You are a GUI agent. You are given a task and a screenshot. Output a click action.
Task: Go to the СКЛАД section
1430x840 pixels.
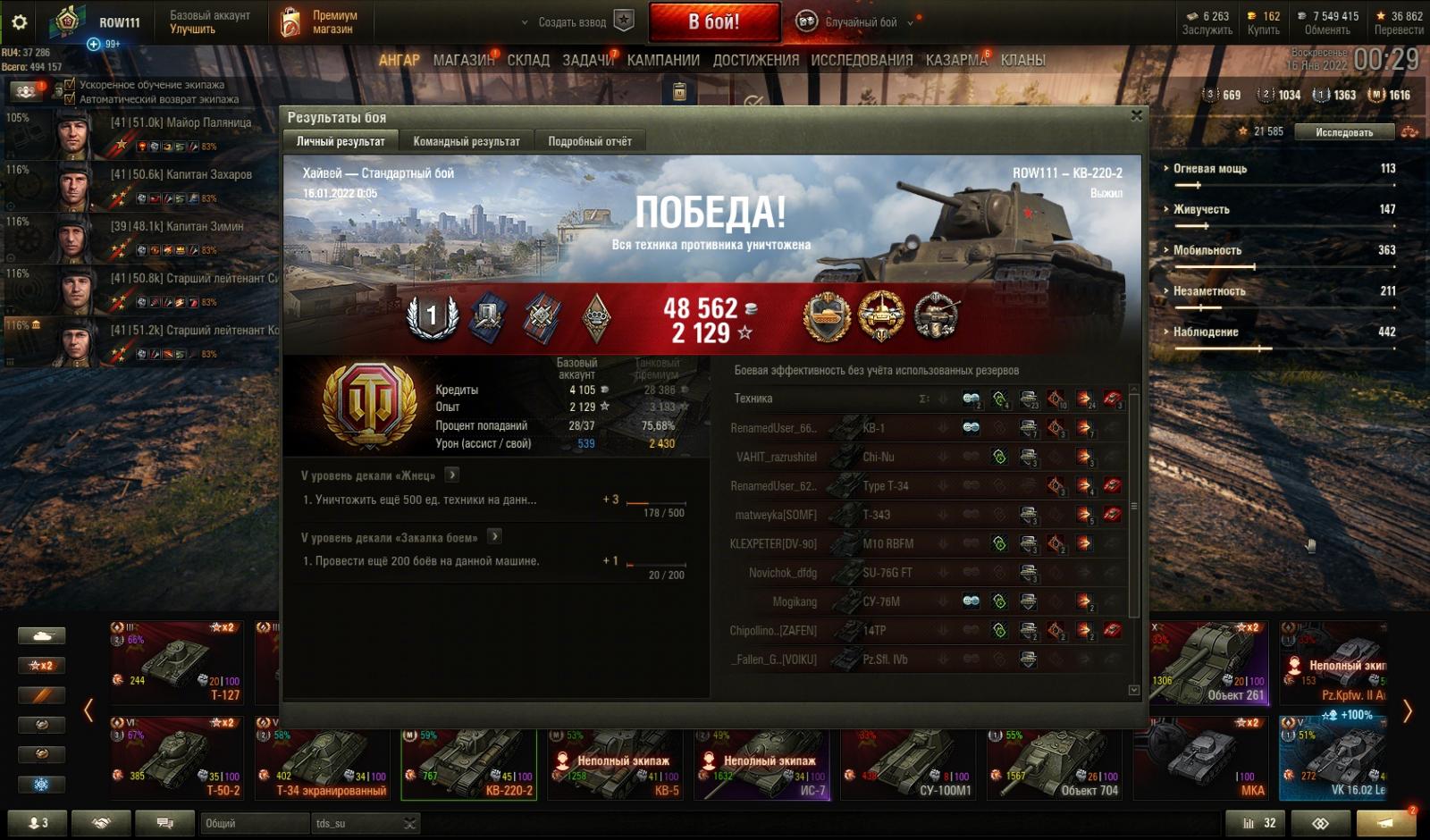click(x=528, y=60)
